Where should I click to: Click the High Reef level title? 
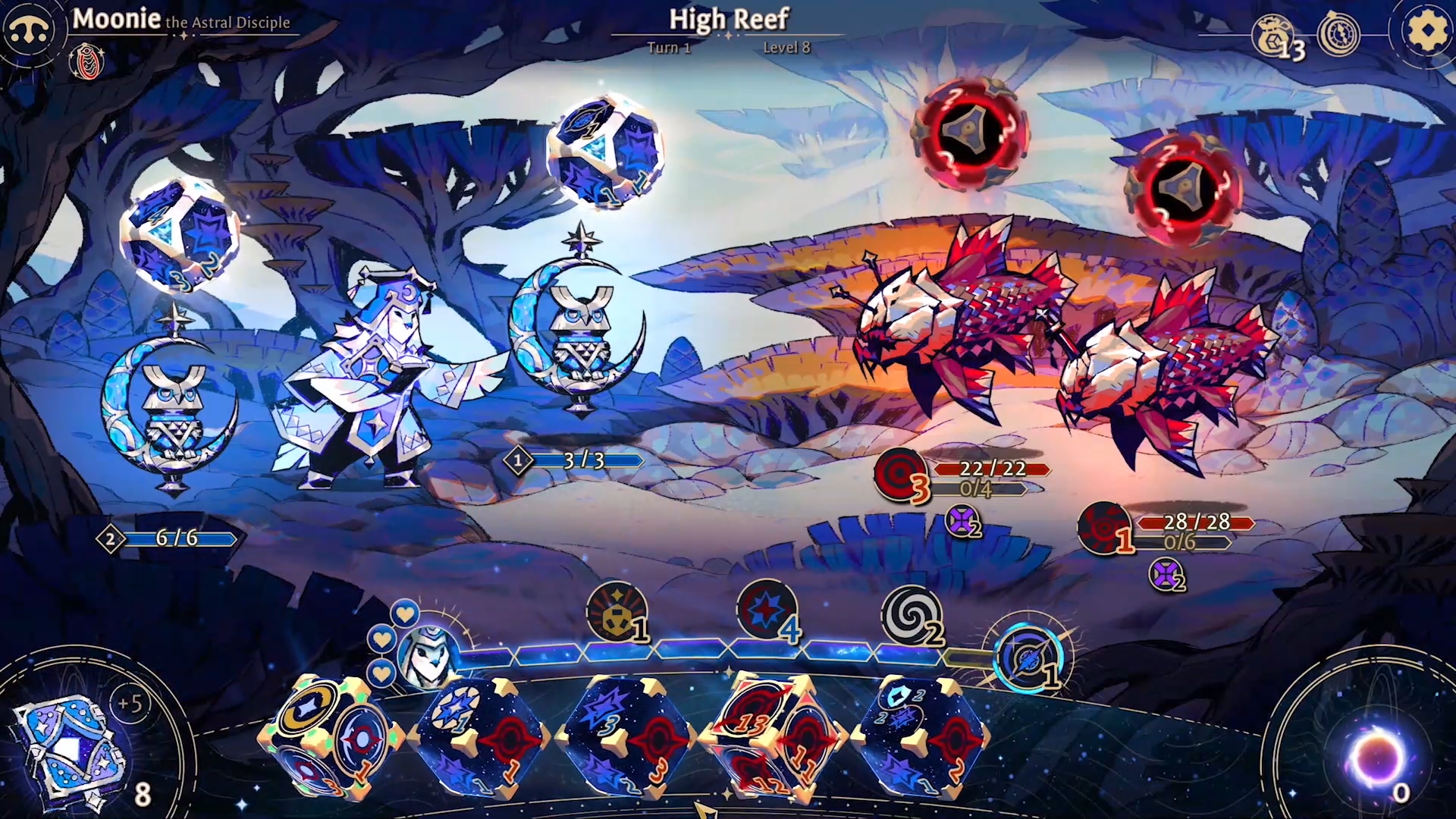(730, 20)
